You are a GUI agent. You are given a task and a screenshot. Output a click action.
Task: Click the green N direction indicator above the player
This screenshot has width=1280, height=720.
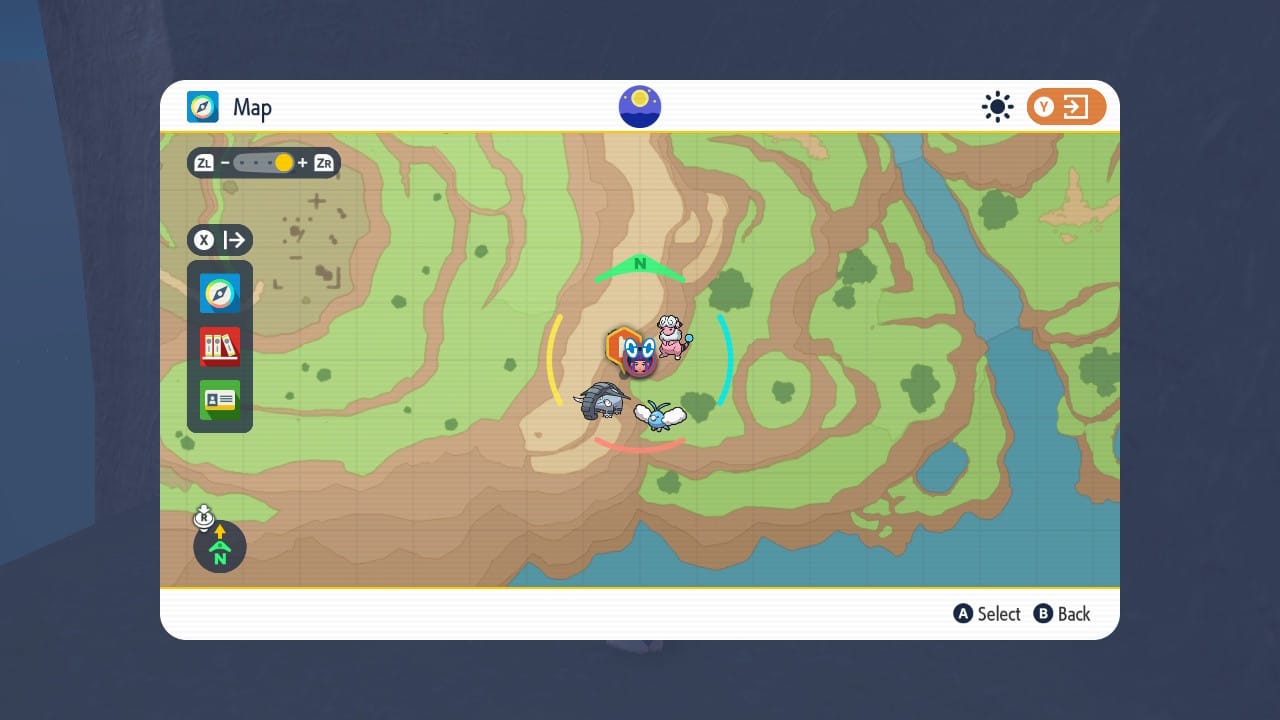pos(639,265)
